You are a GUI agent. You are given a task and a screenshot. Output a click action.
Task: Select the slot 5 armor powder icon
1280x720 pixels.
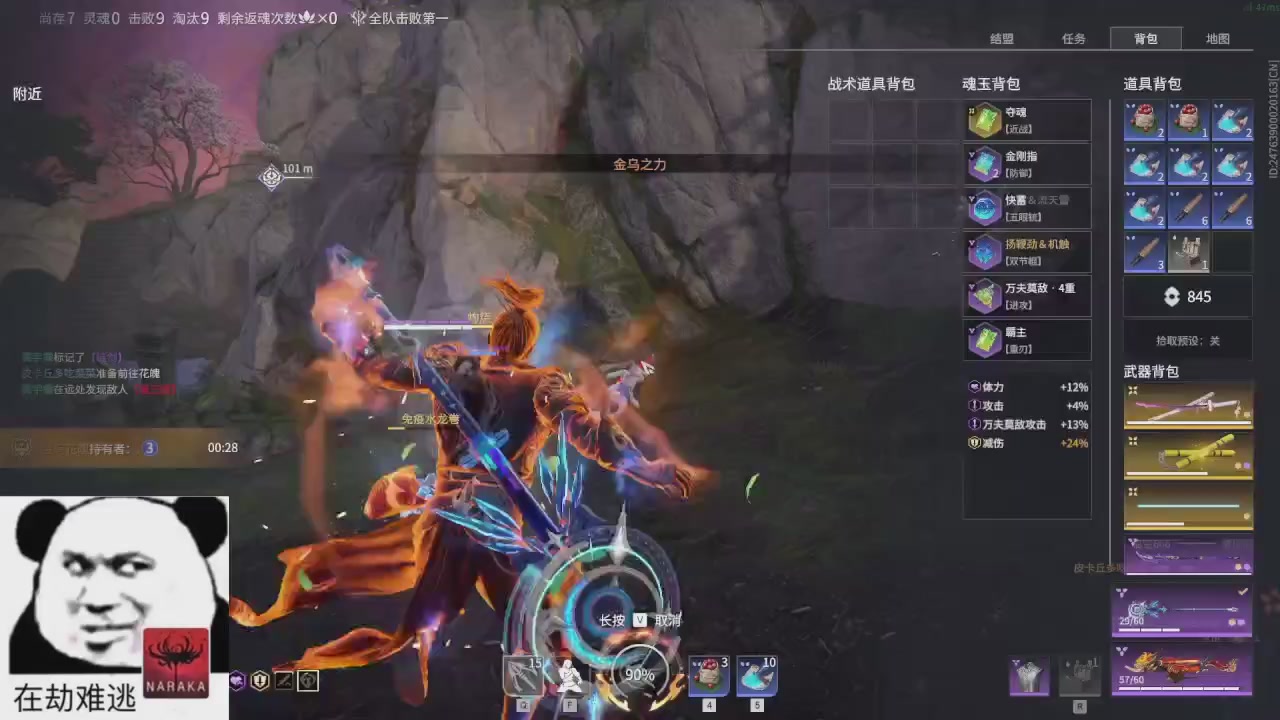pos(757,675)
